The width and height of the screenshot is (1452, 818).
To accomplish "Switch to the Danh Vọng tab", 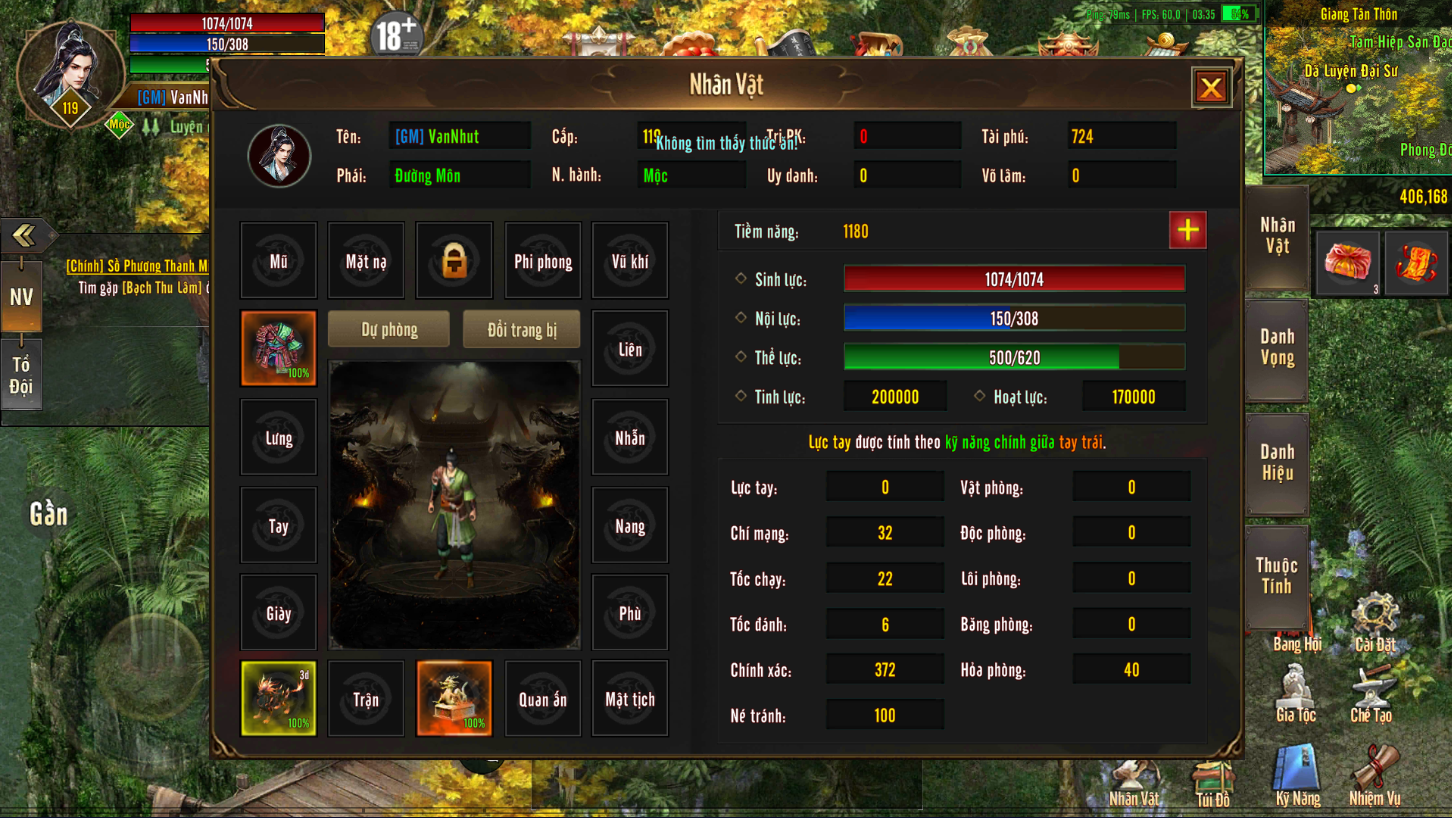I will [x=1277, y=348].
